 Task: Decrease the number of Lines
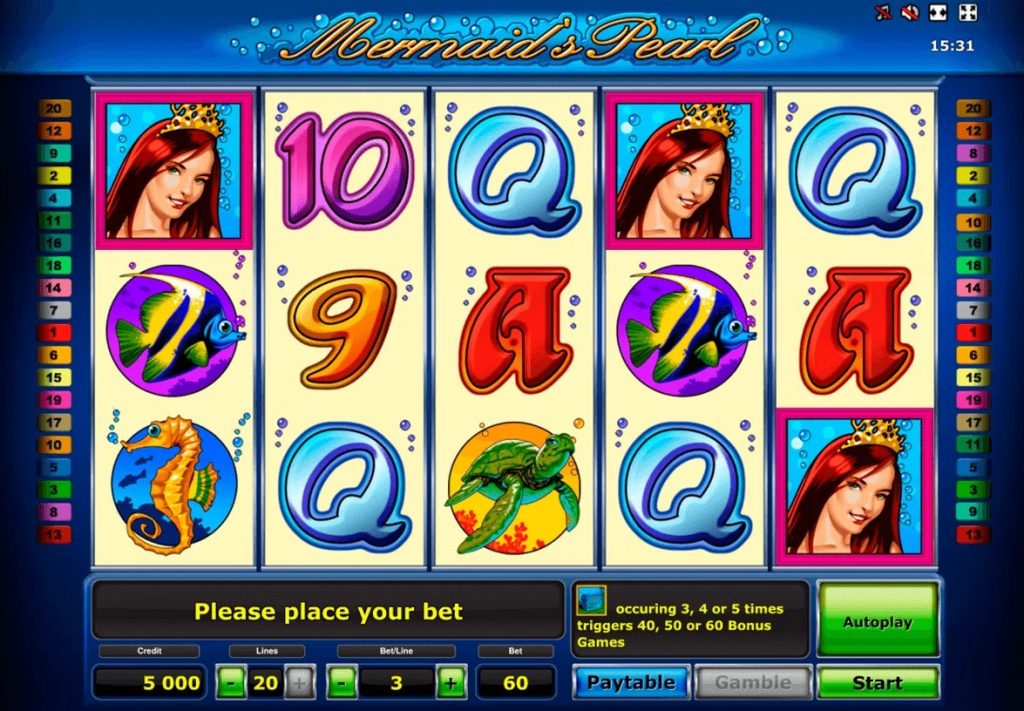(x=232, y=684)
